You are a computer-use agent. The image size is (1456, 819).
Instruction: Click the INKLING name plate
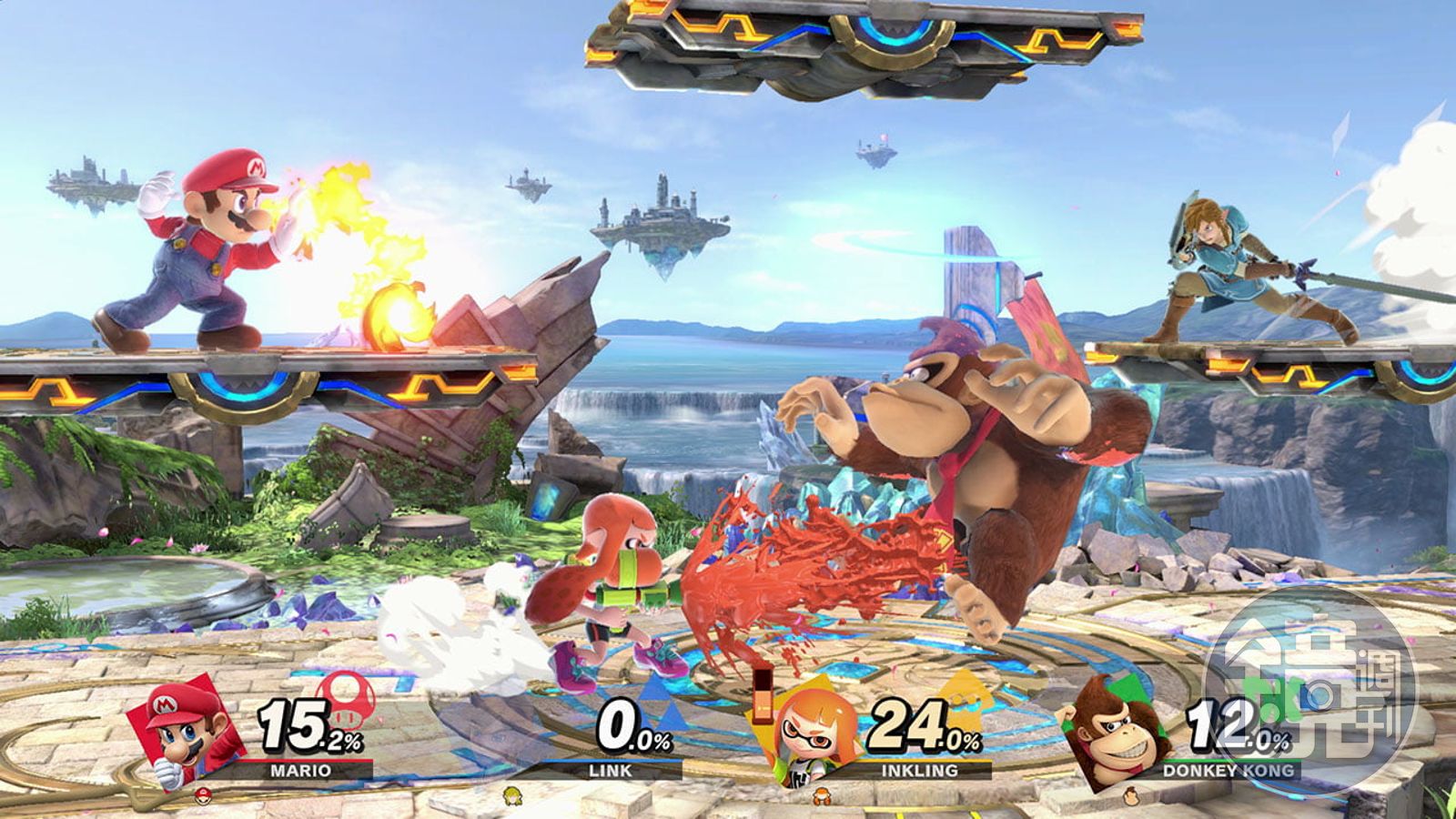920,770
